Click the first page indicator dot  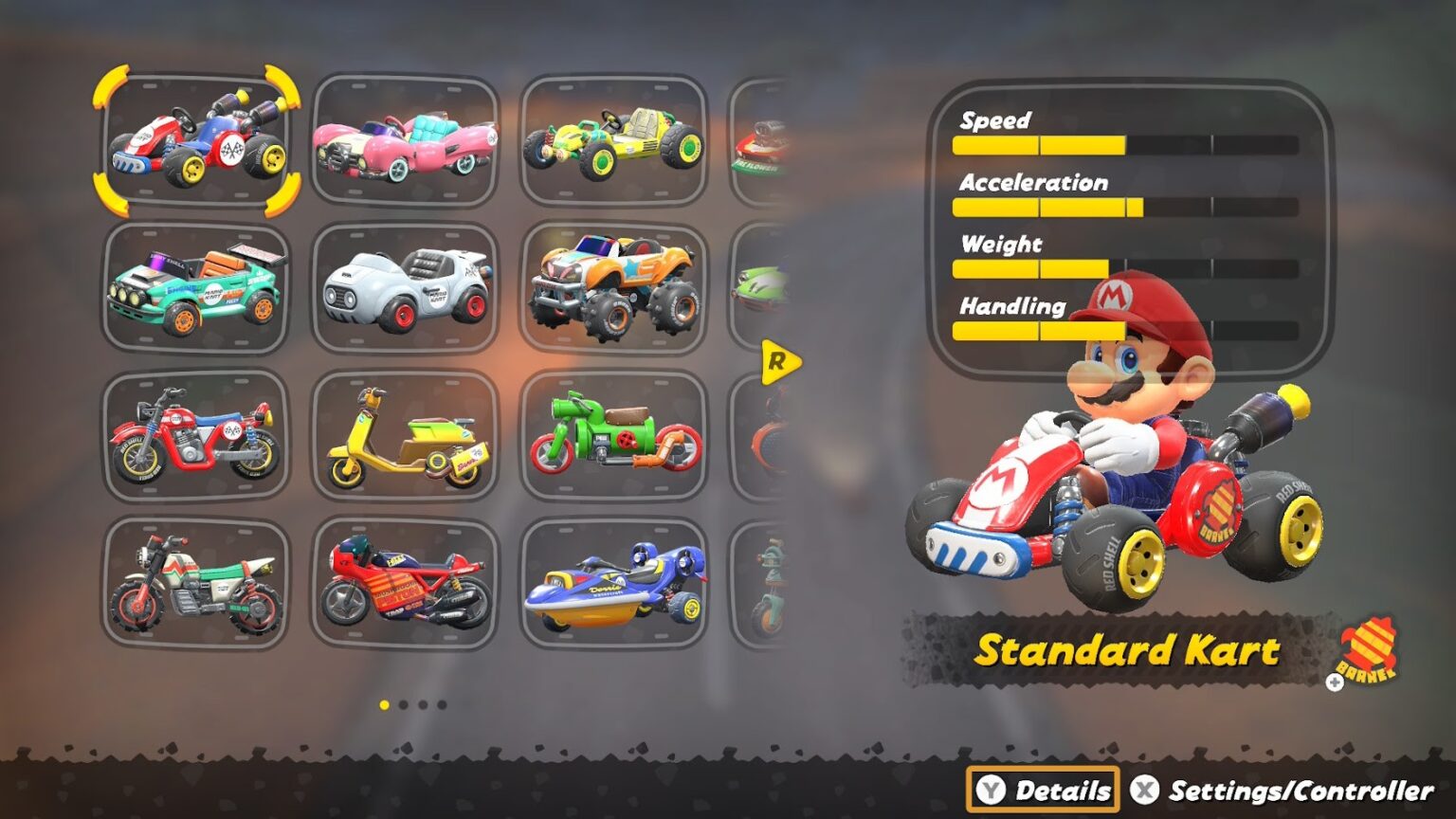click(383, 705)
